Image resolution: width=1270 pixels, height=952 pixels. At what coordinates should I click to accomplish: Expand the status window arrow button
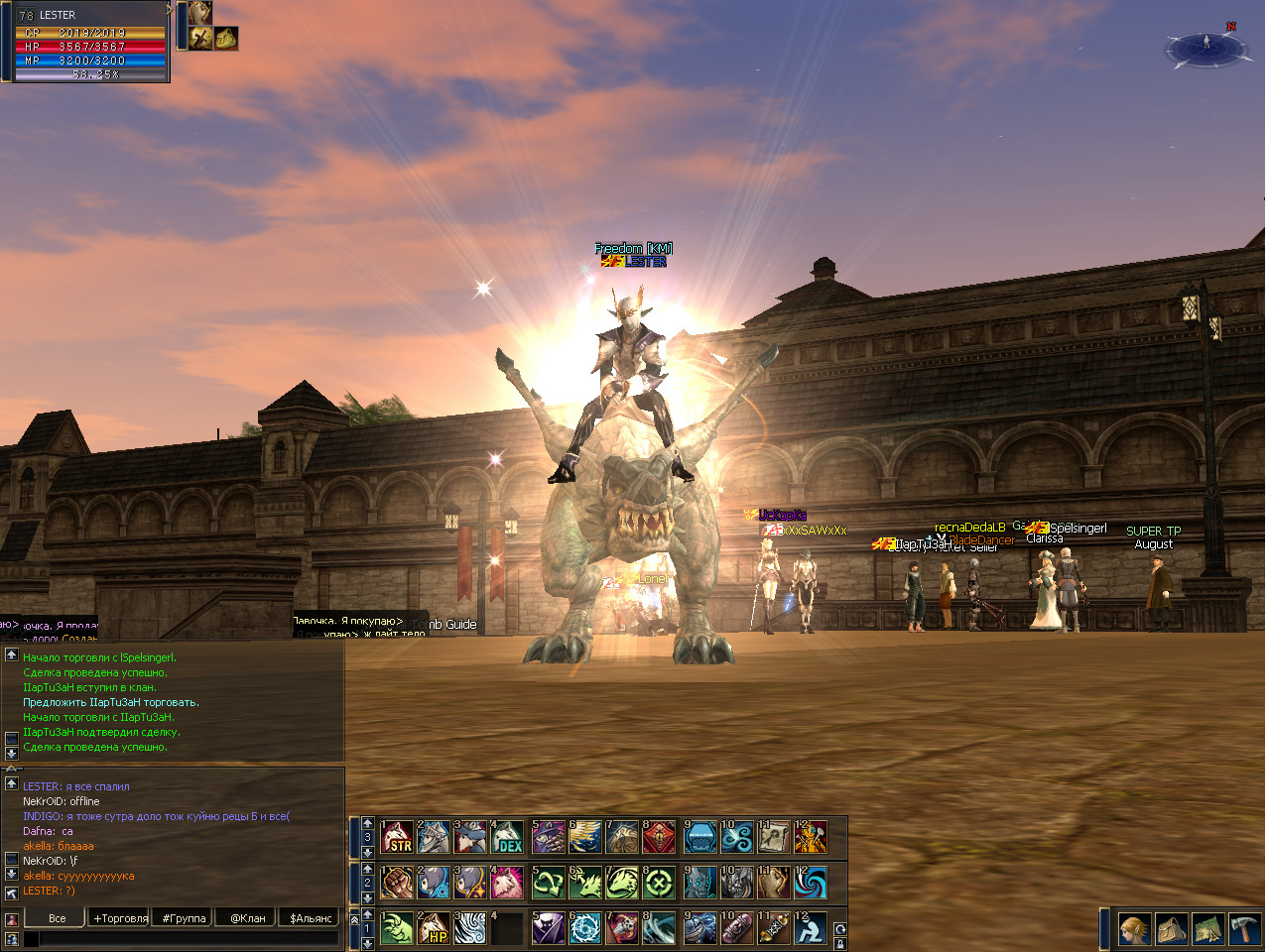(170, 9)
